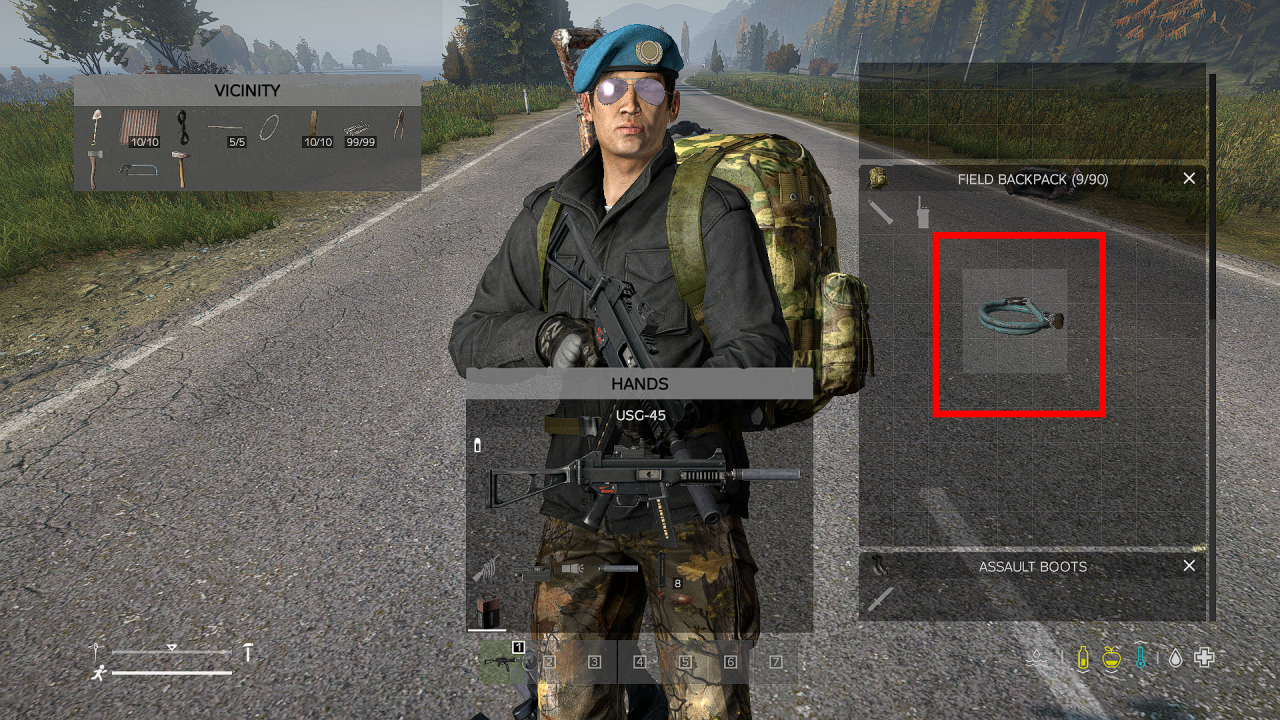Click the hydration bottle status icon
The image size is (1280, 720).
(x=1083, y=657)
